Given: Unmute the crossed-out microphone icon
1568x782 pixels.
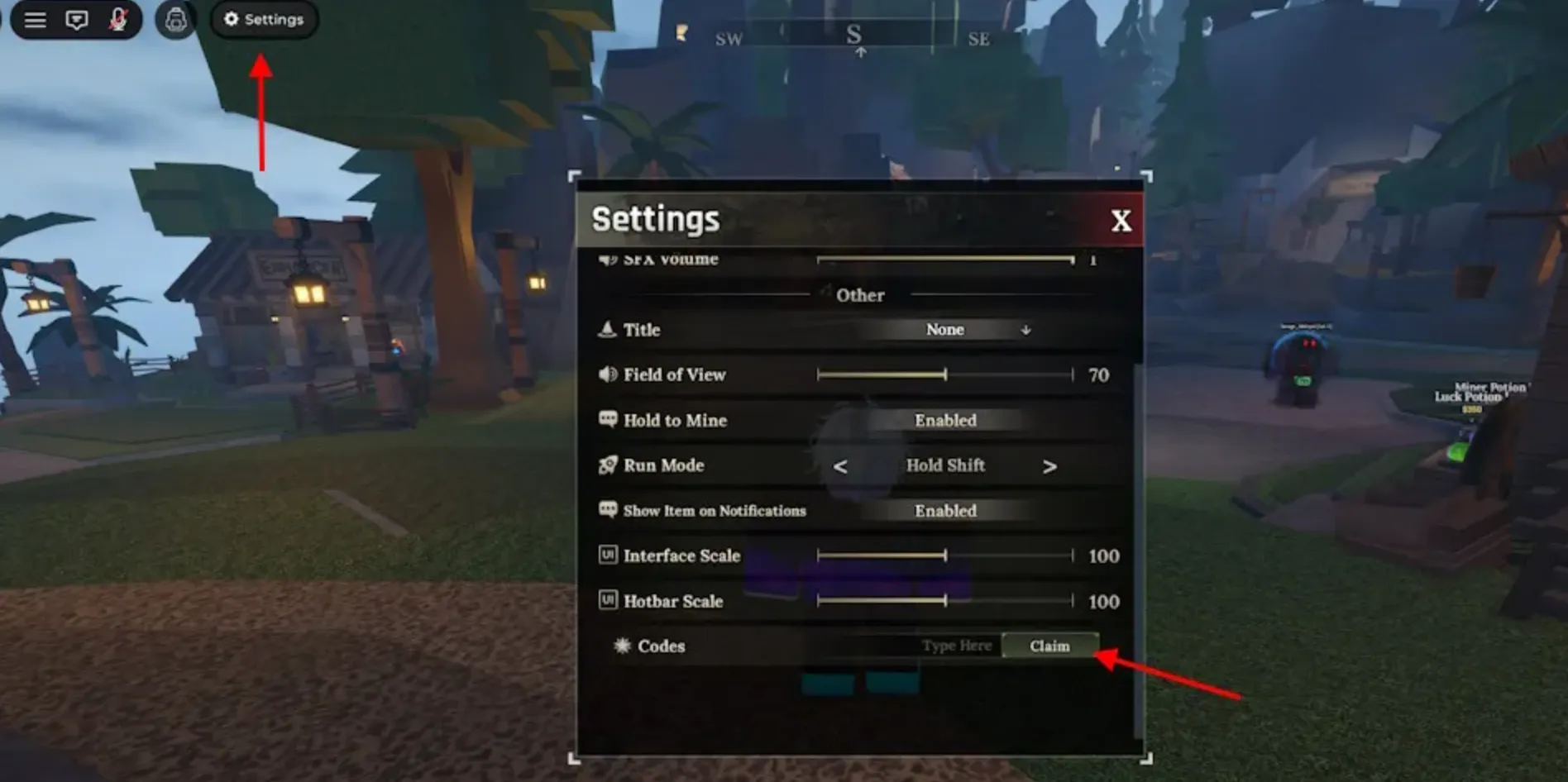Looking at the screenshot, I should (118, 20).
